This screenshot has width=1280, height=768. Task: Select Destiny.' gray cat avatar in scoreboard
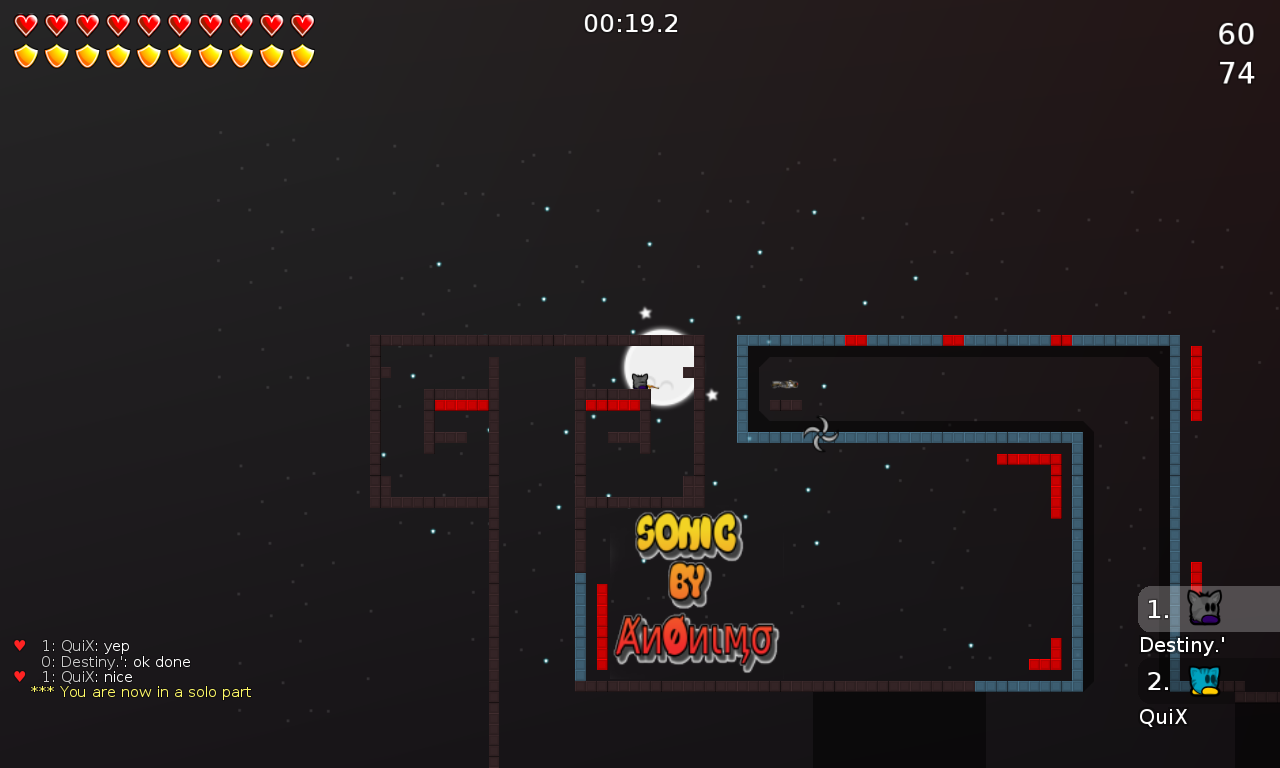pos(1203,605)
